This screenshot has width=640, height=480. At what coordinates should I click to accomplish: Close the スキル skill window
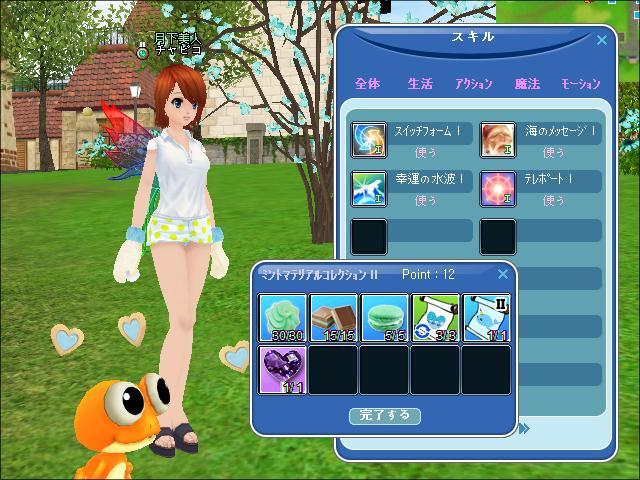pos(601,41)
